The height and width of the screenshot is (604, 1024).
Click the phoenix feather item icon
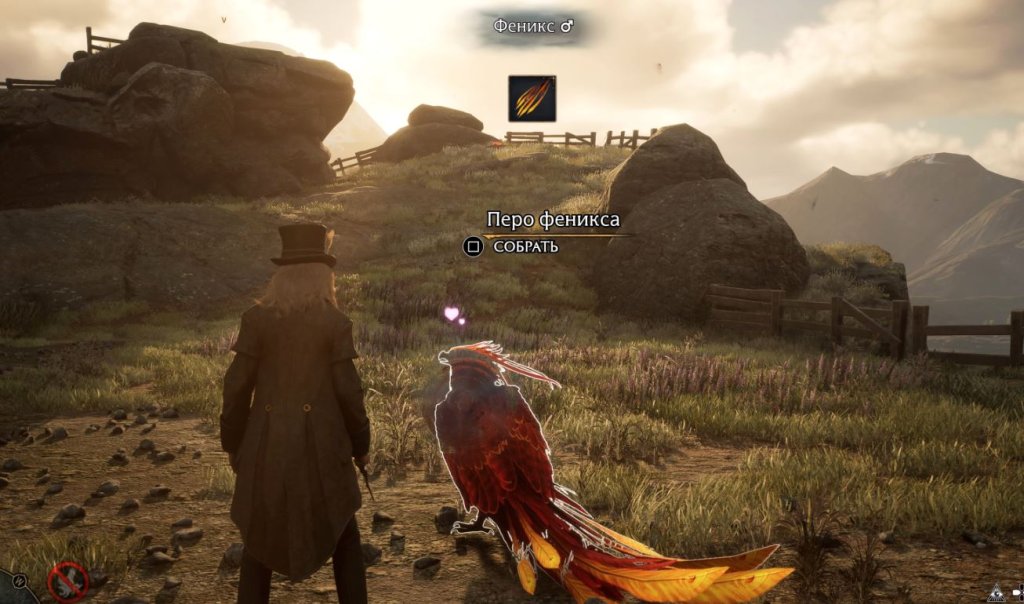(531, 98)
